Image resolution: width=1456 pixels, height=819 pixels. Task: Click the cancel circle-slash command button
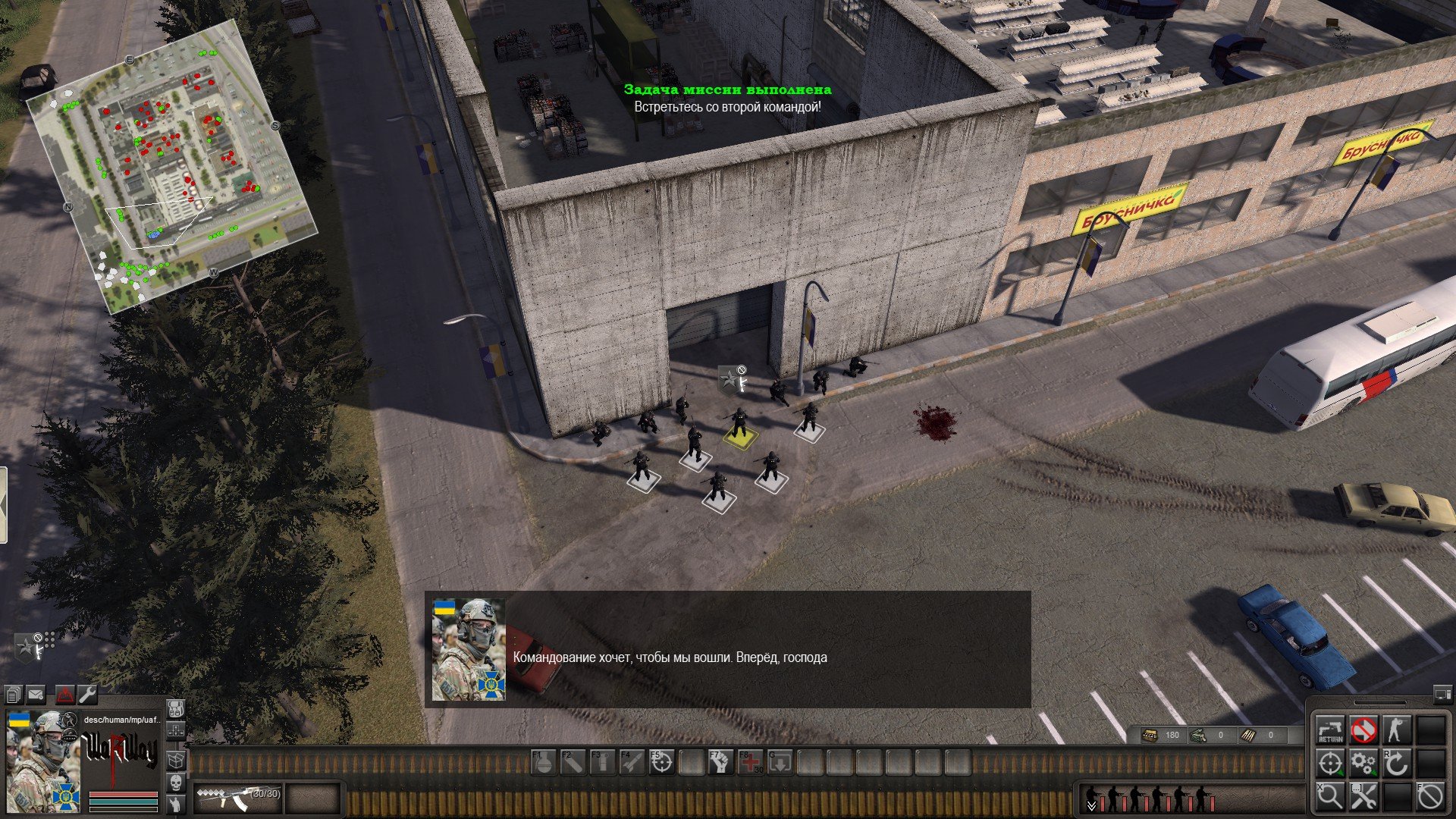1430,797
